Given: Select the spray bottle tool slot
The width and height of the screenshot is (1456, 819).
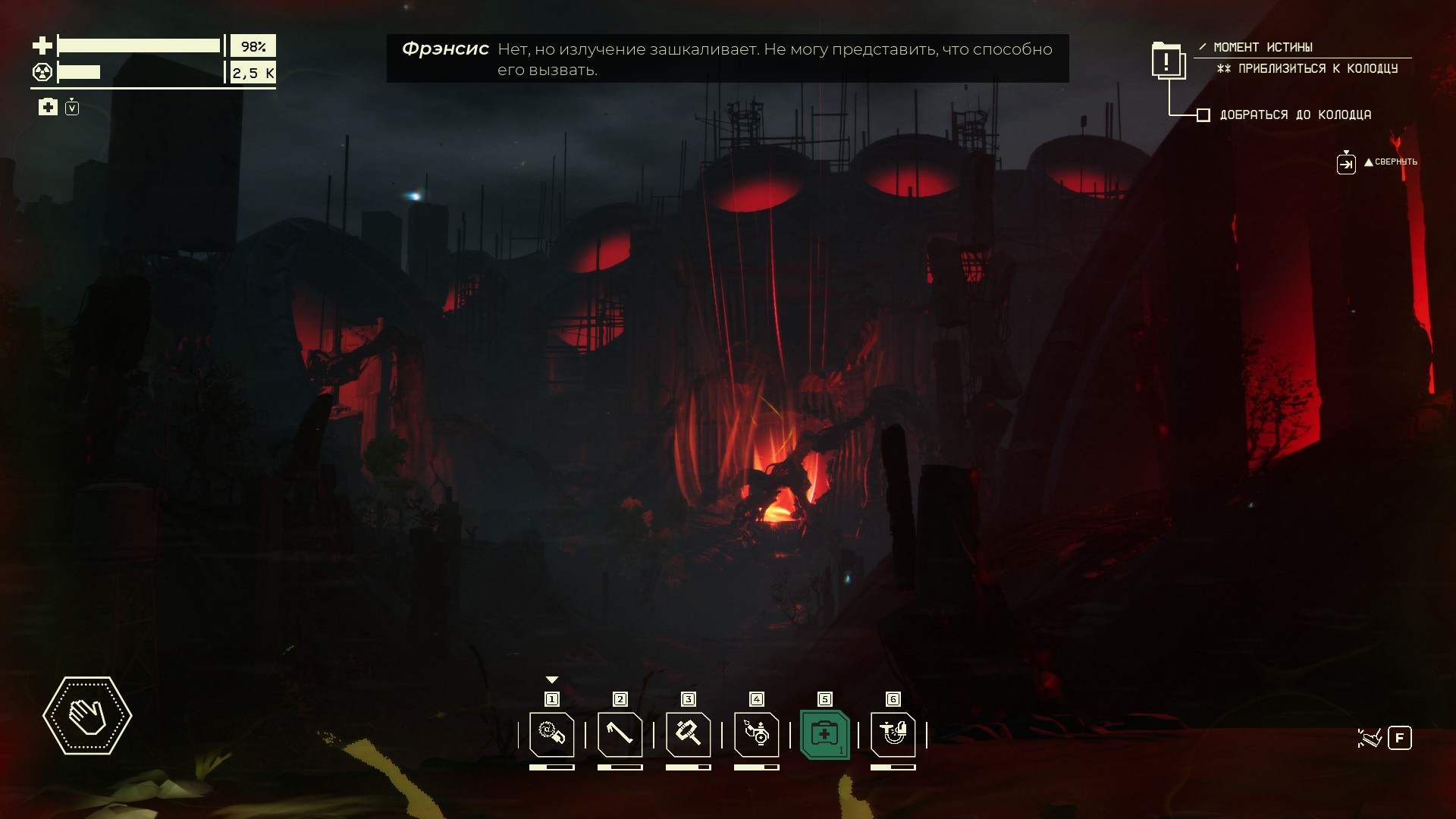Looking at the screenshot, I should pos(756,734).
